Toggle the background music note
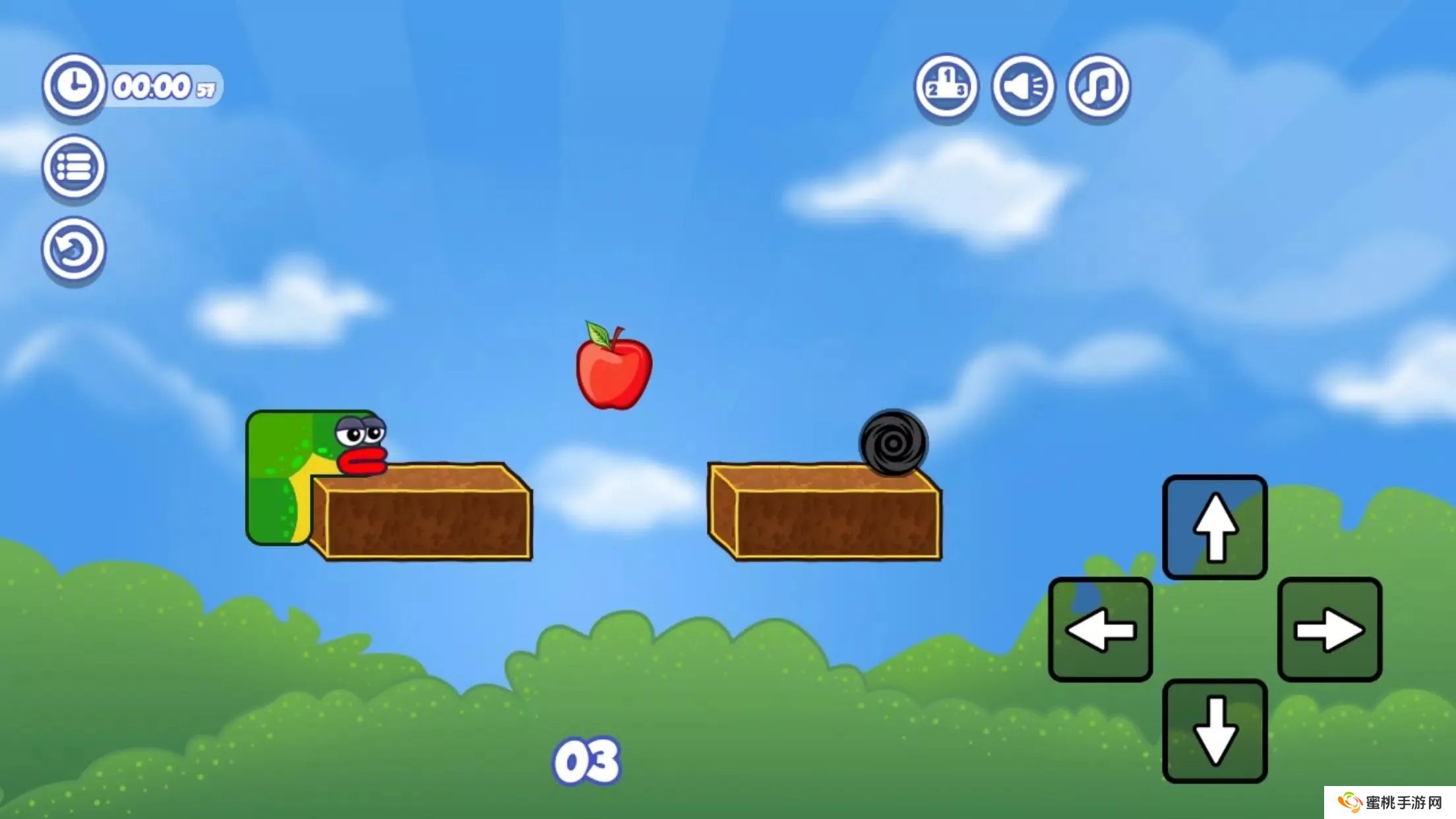 (x=1099, y=86)
